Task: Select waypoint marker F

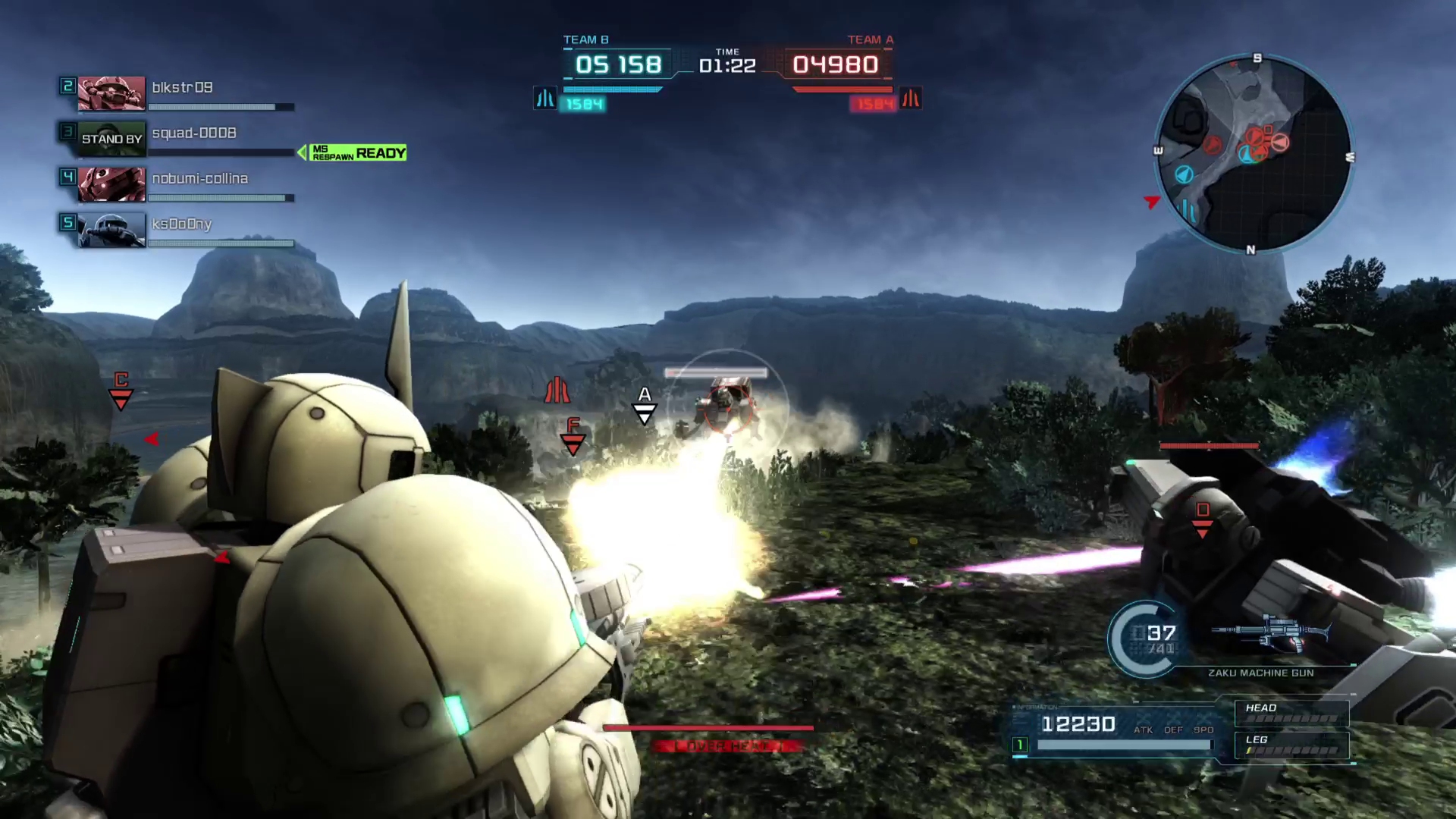Action: point(573,436)
